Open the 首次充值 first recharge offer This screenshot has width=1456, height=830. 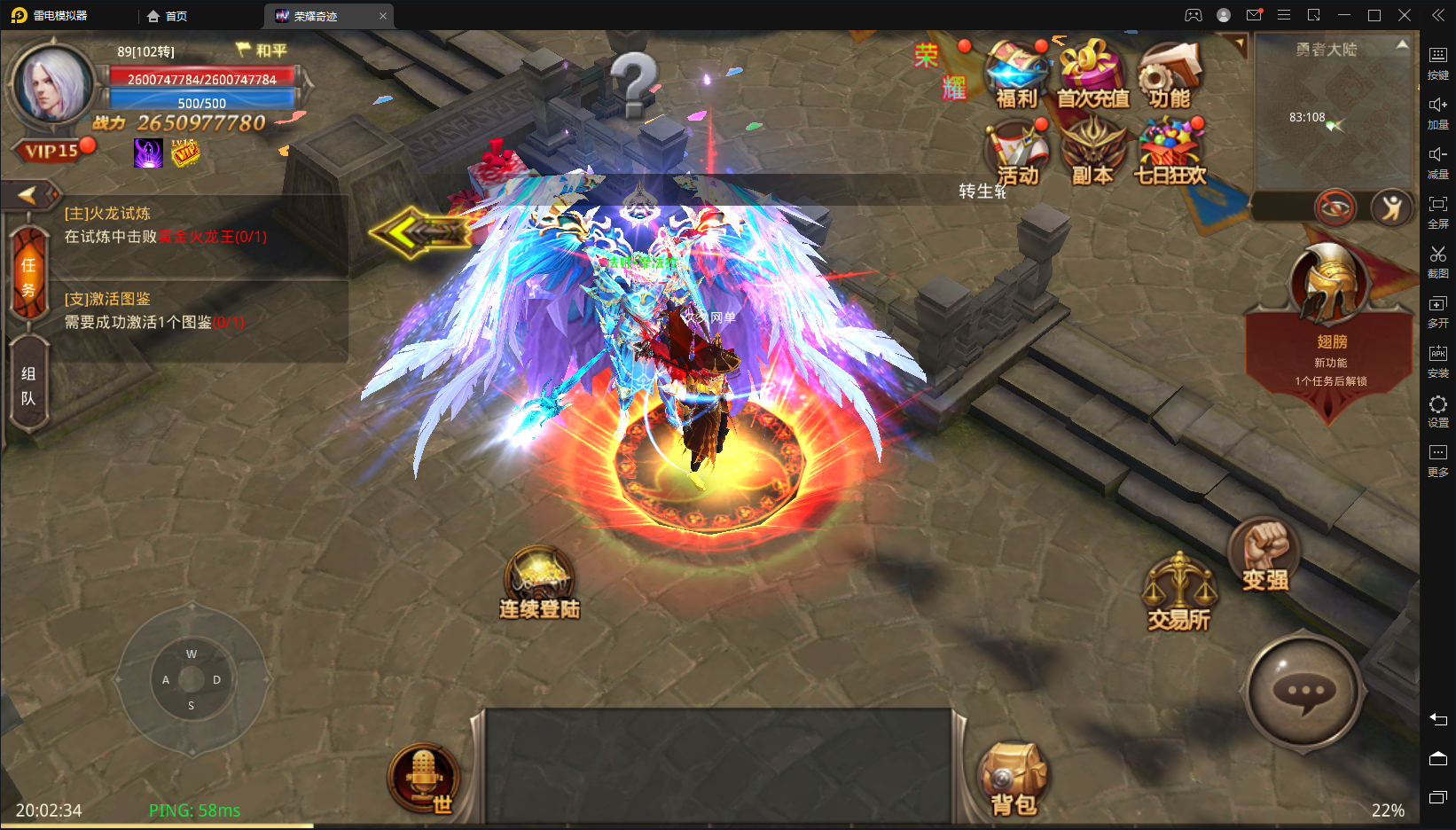[1092, 75]
